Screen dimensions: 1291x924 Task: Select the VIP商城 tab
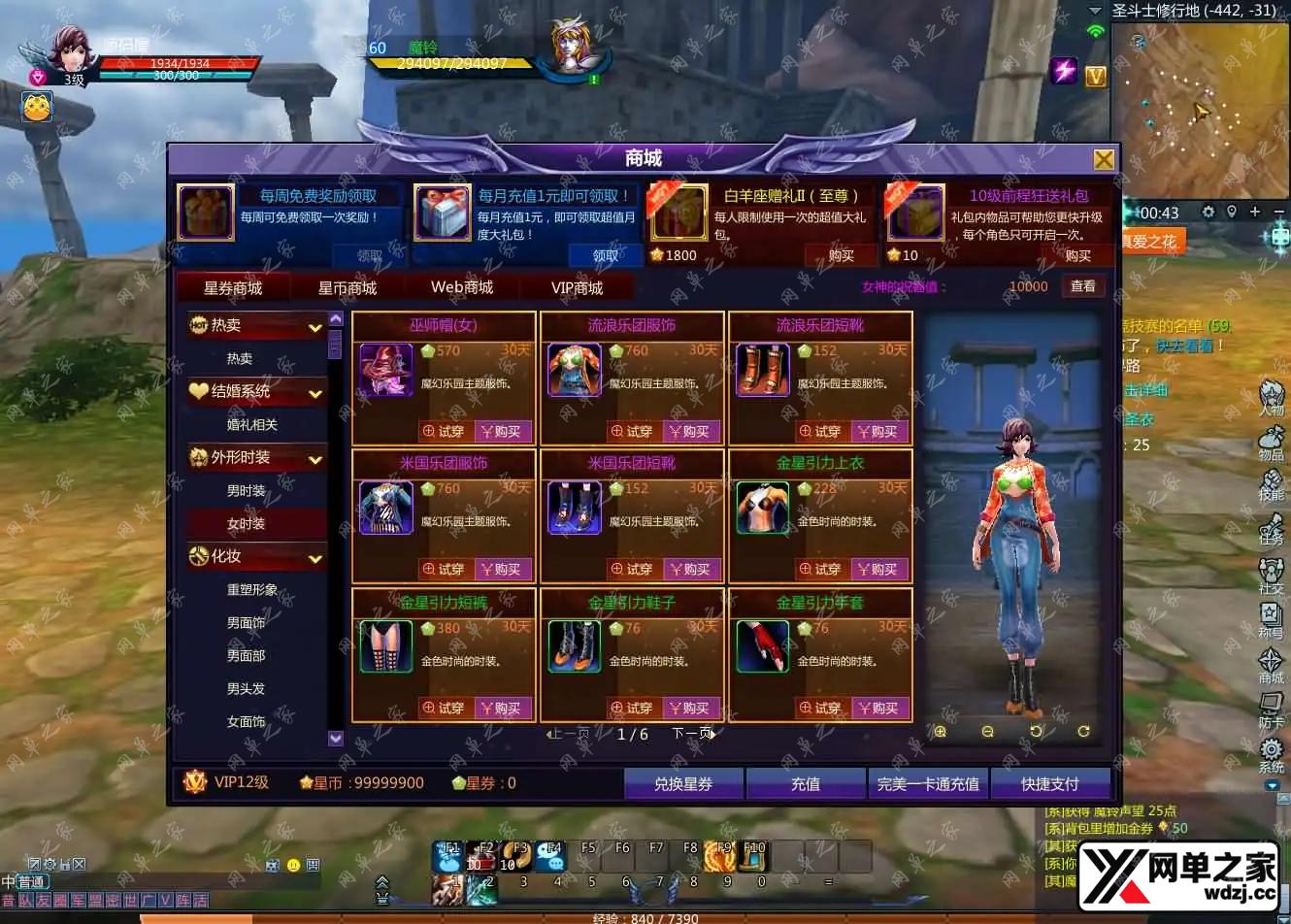577,288
